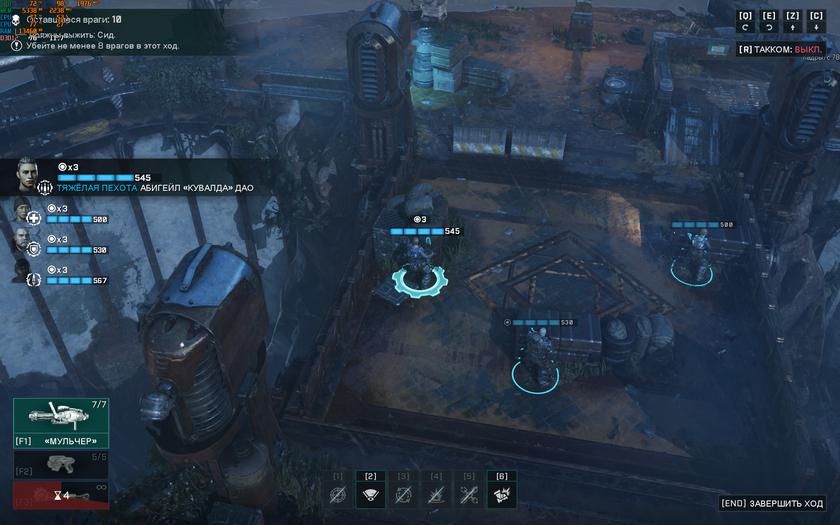Choose the squad member portrait with 567 health
This screenshot has height=525, width=840.
(x=23, y=272)
